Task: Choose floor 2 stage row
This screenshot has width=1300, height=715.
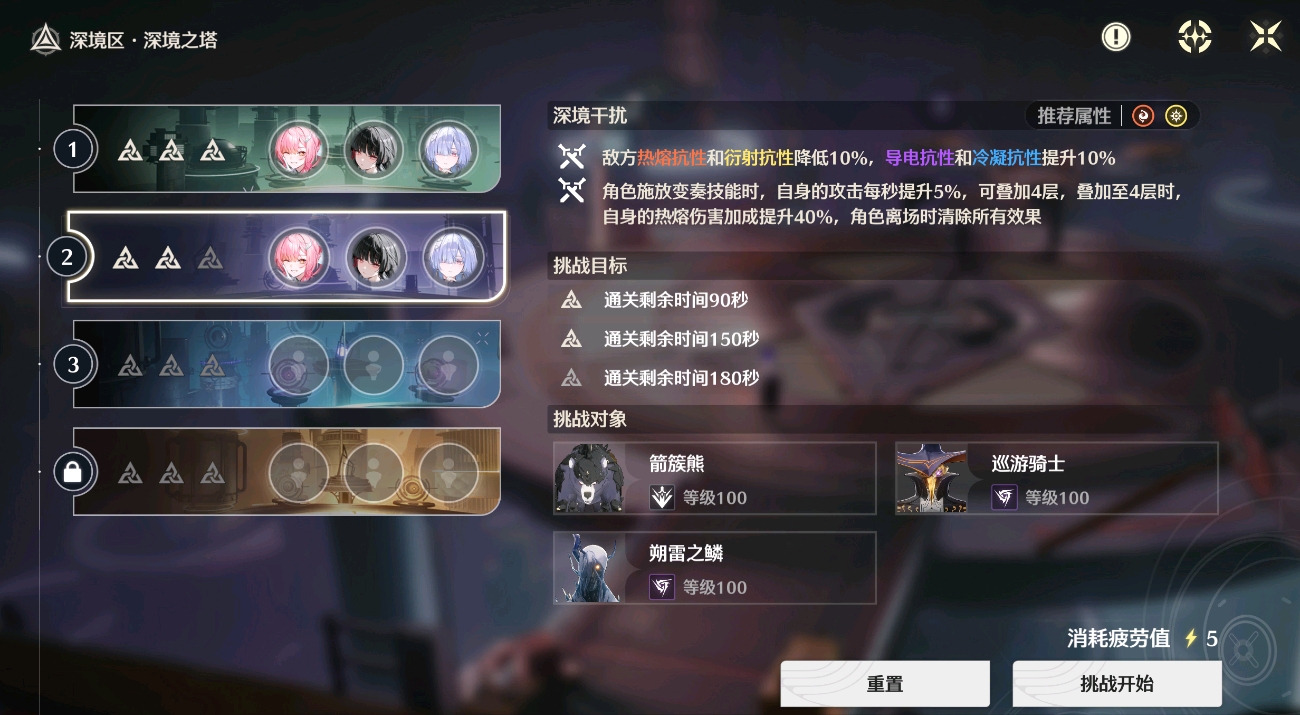Action: point(286,257)
